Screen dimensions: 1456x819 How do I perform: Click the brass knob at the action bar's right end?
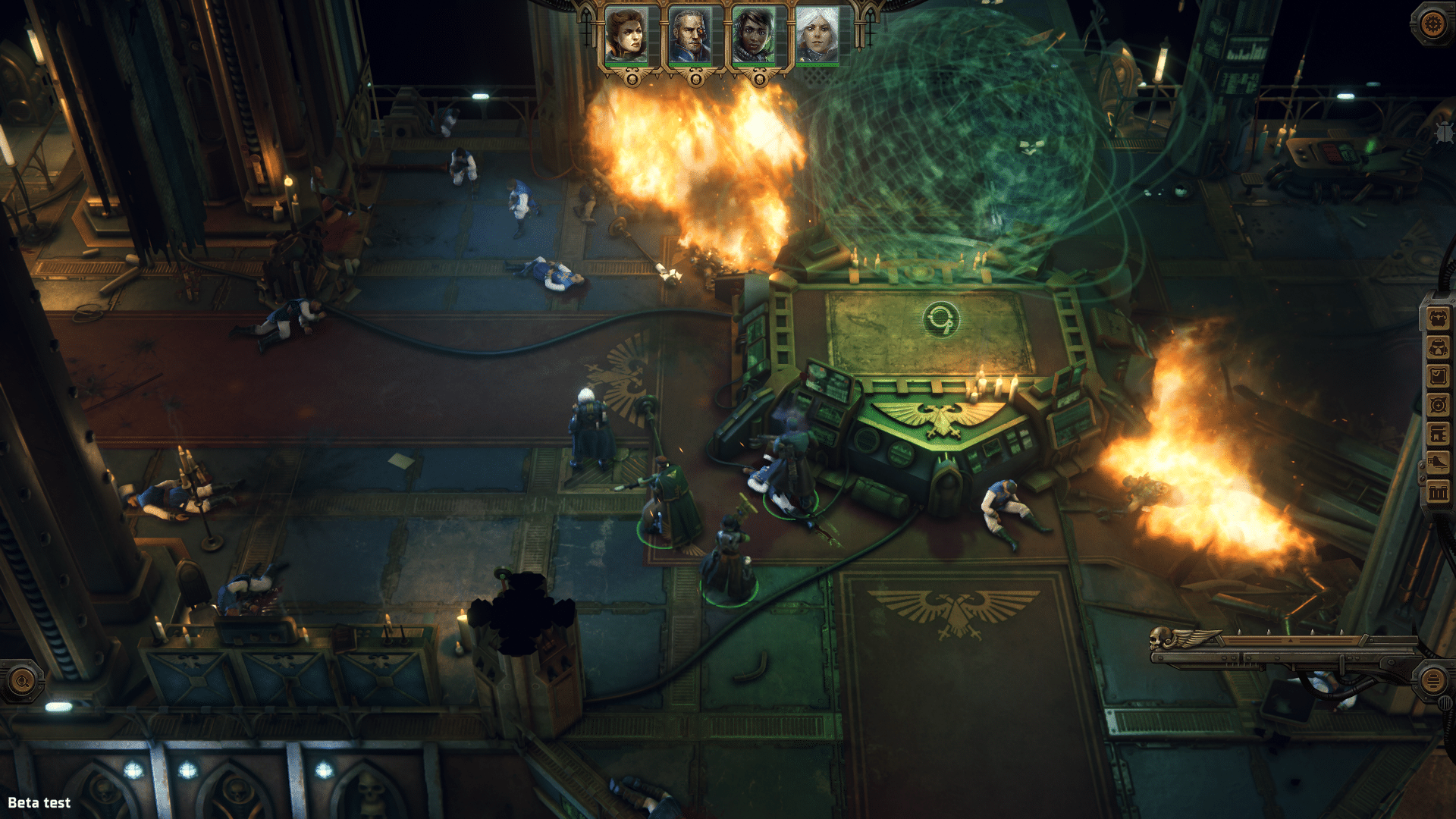[x=1433, y=679]
